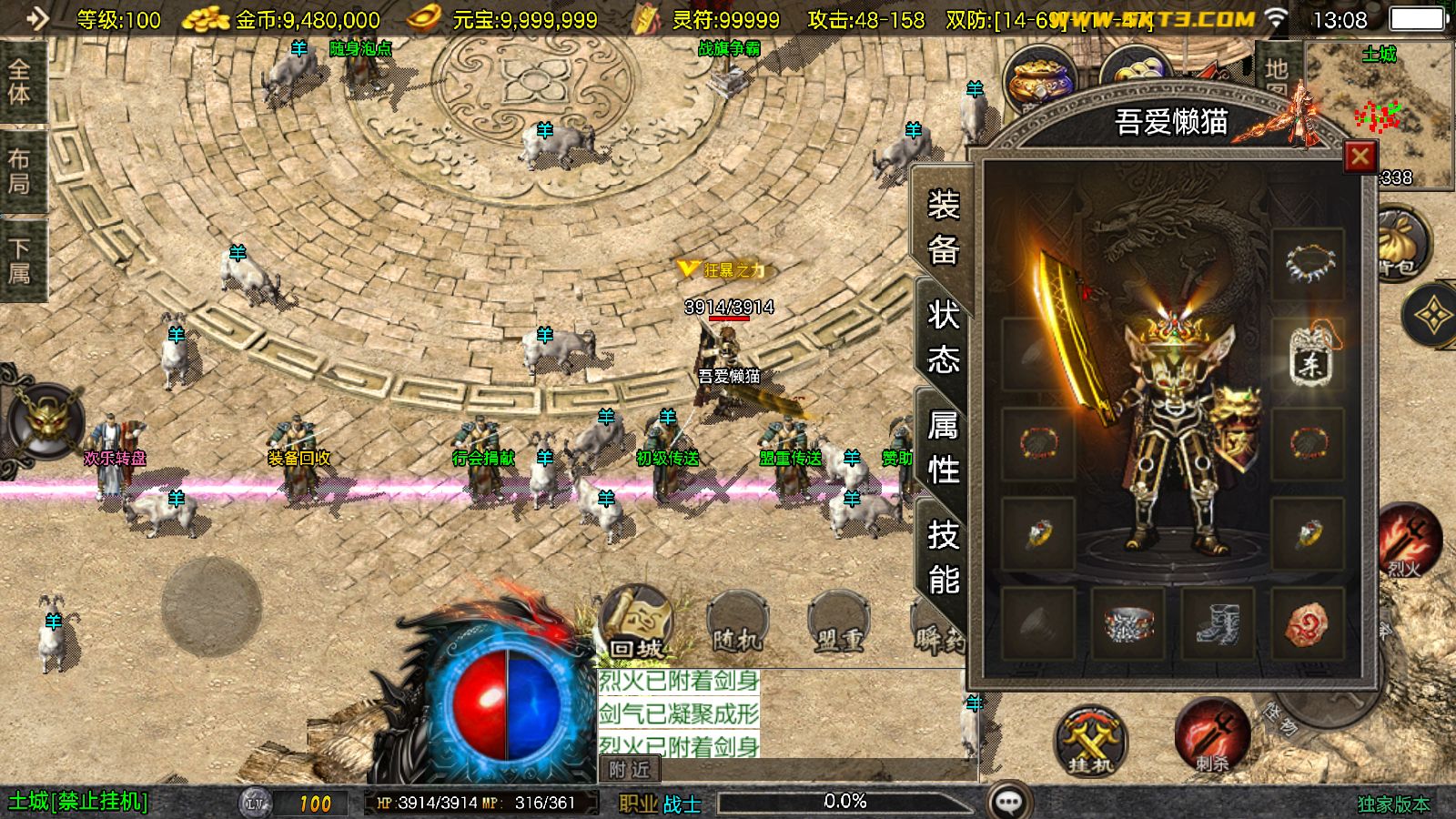Switch to the 技能 skills tab
Screen dimensions: 1456x819
point(944,556)
